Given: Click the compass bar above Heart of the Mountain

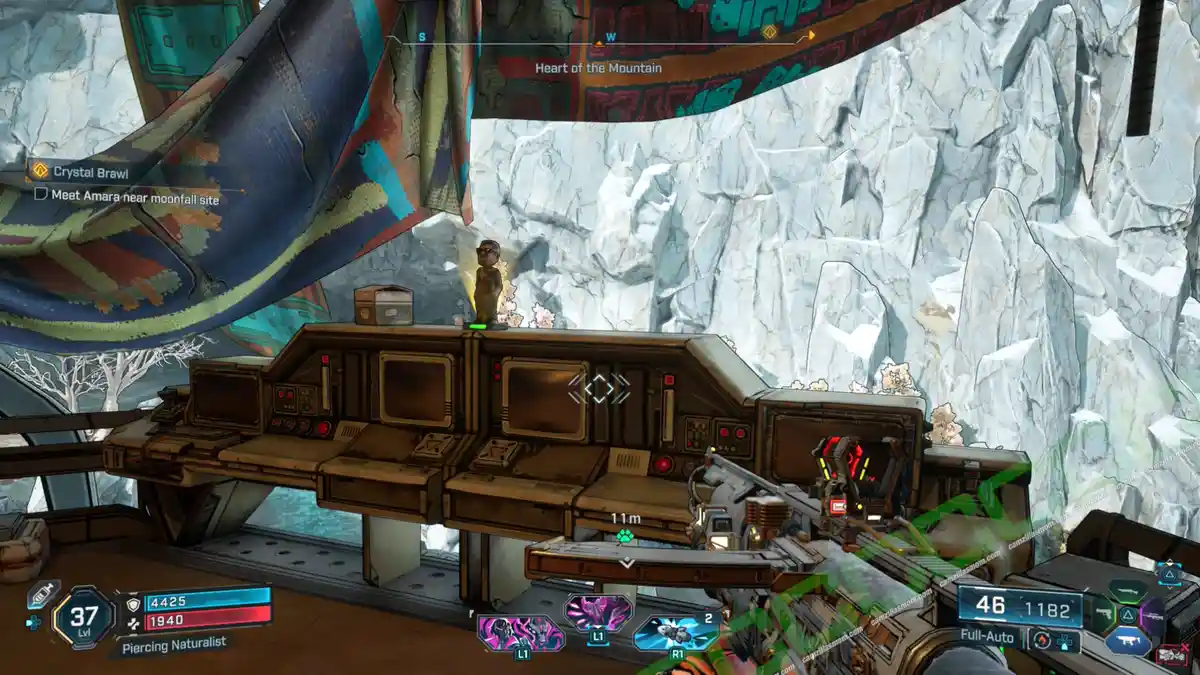Looking at the screenshot, I should pyautogui.click(x=600, y=39).
